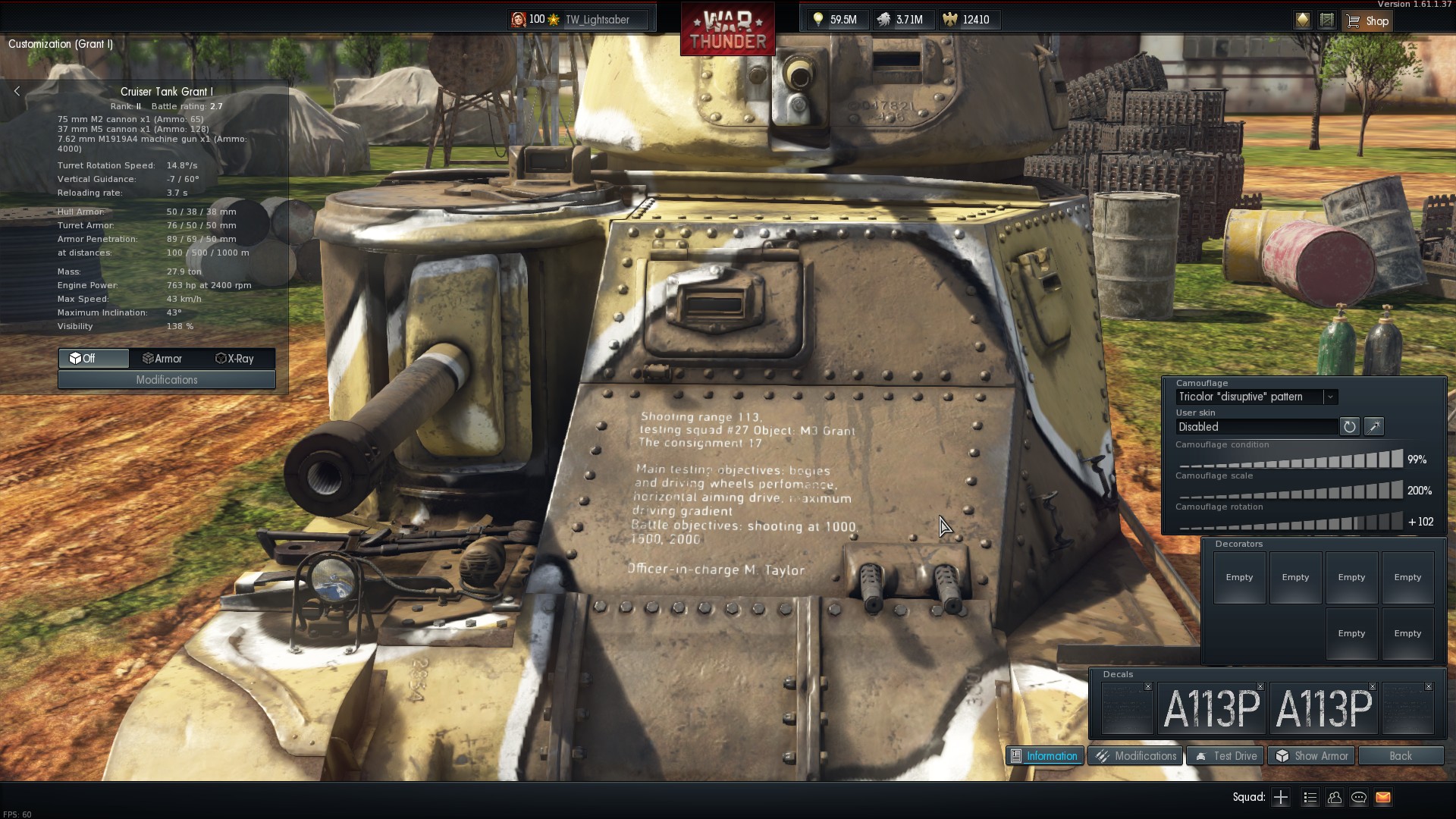
Task: Switch view mode to Armor
Action: (x=163, y=359)
